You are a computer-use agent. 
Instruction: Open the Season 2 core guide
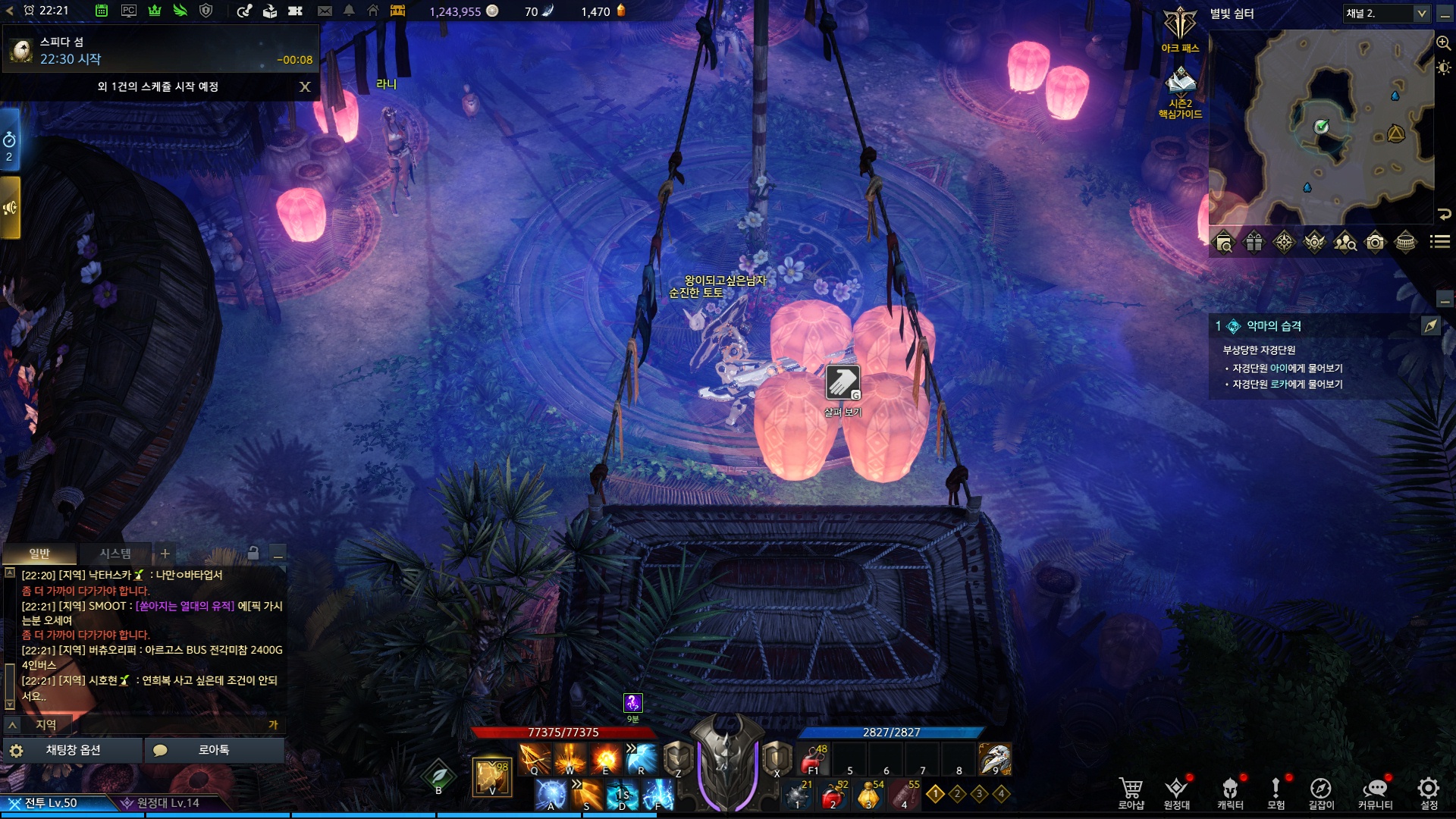click(x=1180, y=89)
